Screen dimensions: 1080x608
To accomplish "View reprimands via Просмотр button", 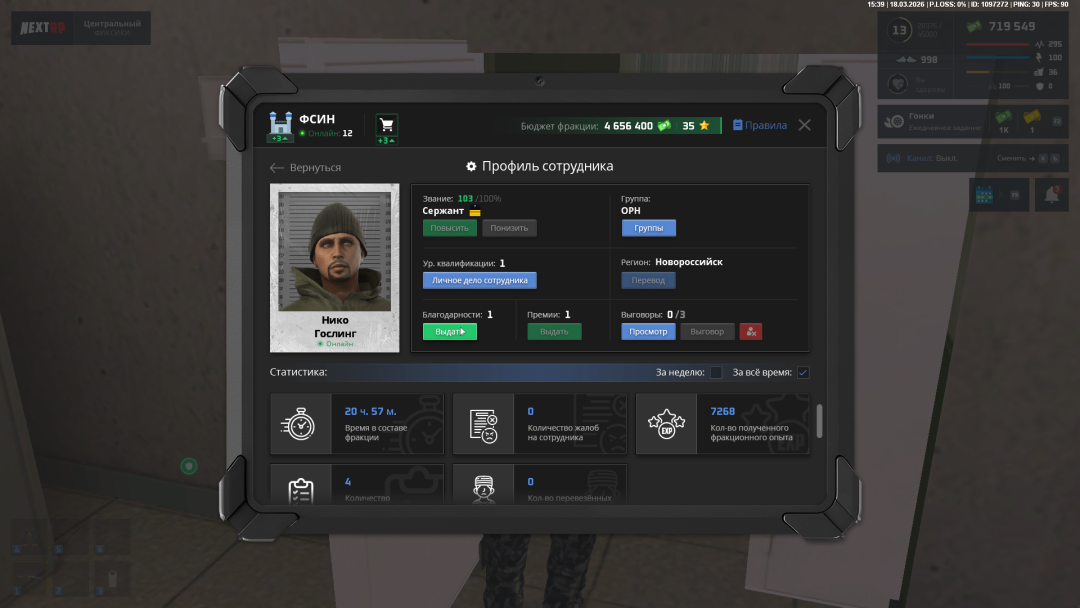I will (648, 331).
